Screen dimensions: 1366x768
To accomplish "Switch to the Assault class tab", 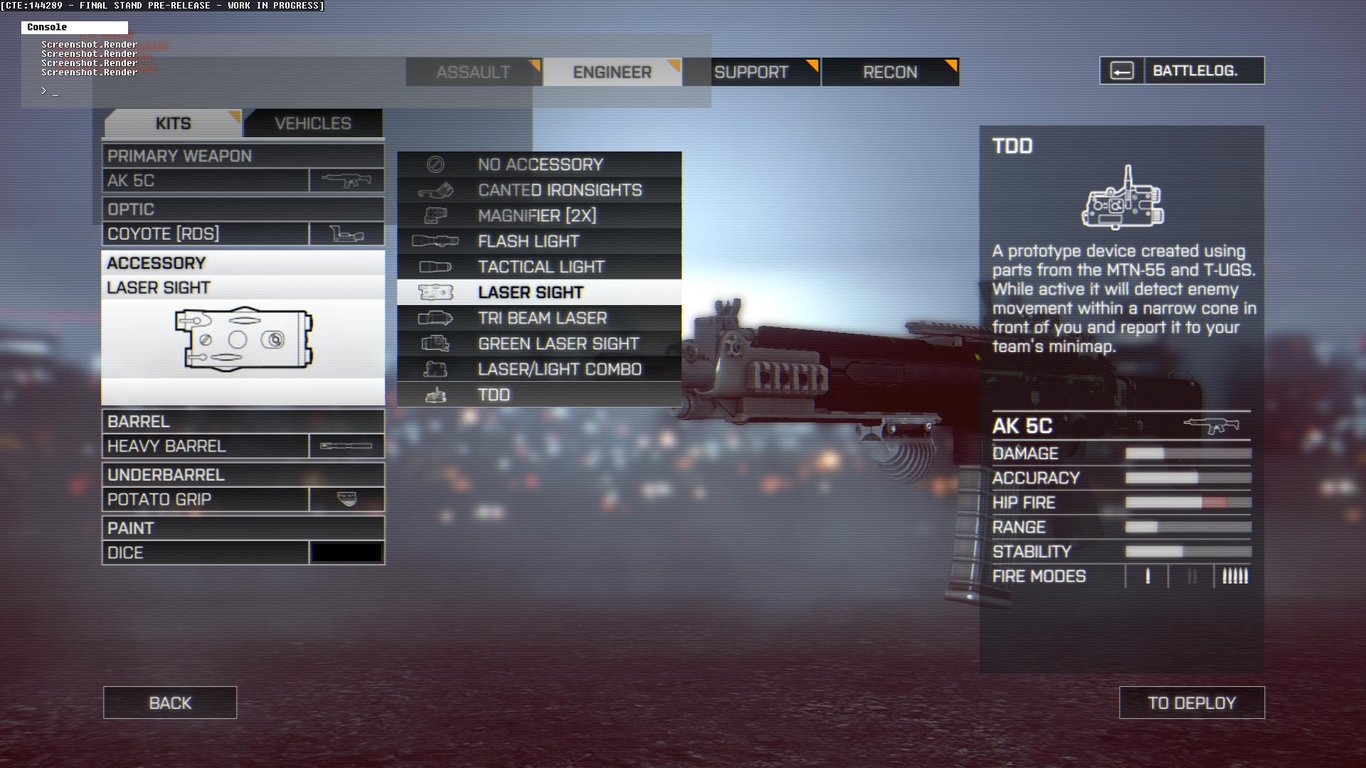I will [473, 72].
